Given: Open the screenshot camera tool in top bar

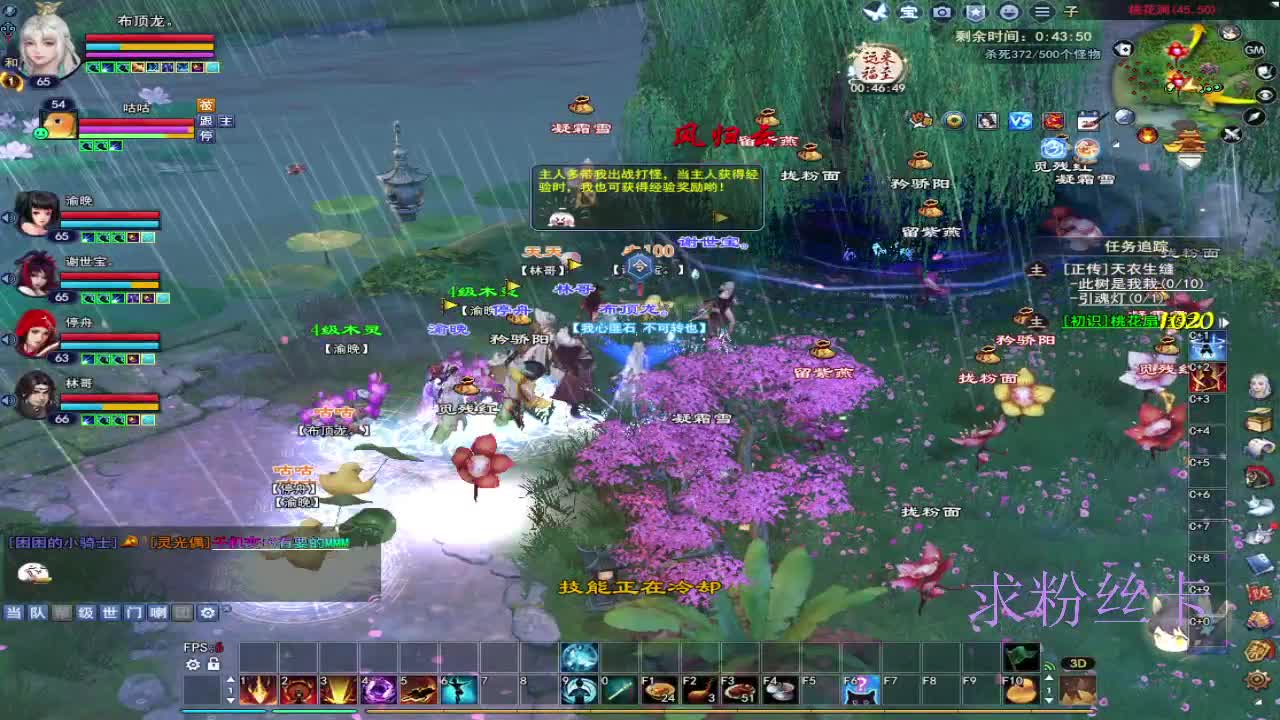Looking at the screenshot, I should coord(943,14).
